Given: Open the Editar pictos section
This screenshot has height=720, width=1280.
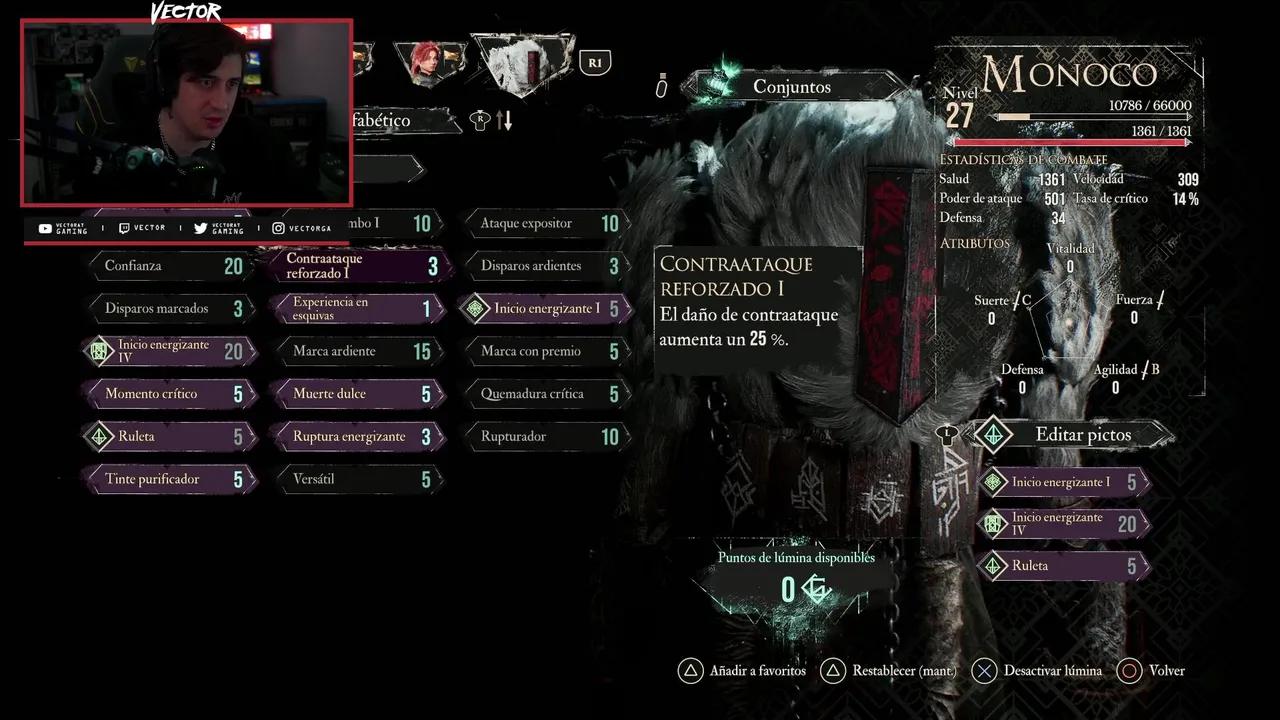Looking at the screenshot, I should pos(1070,435).
